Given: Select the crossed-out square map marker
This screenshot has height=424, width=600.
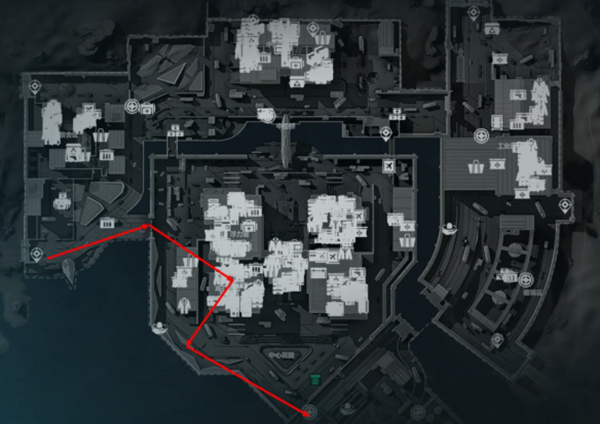Looking at the screenshot, I should tap(390, 165).
